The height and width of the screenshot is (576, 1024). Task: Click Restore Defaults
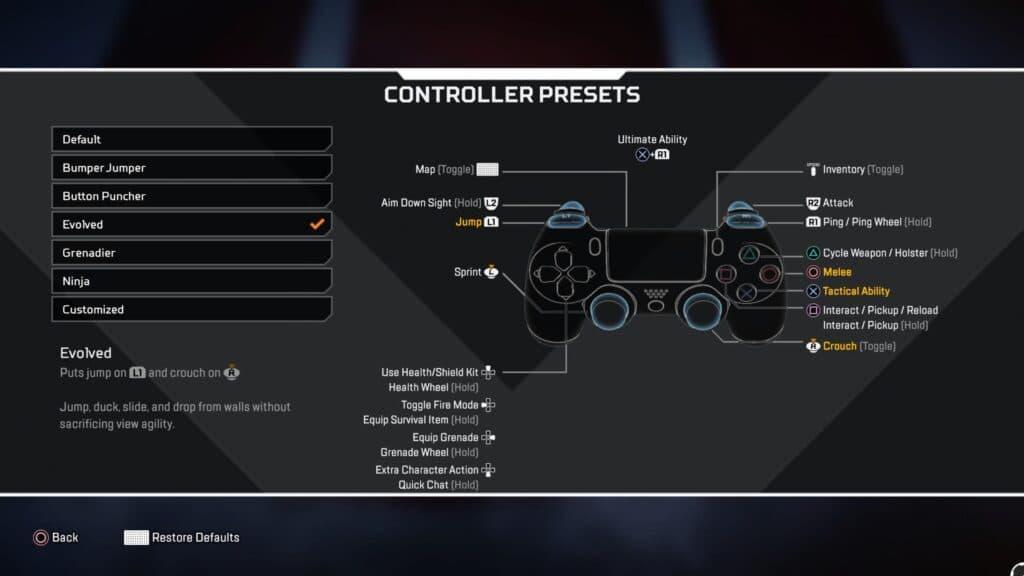tap(182, 537)
